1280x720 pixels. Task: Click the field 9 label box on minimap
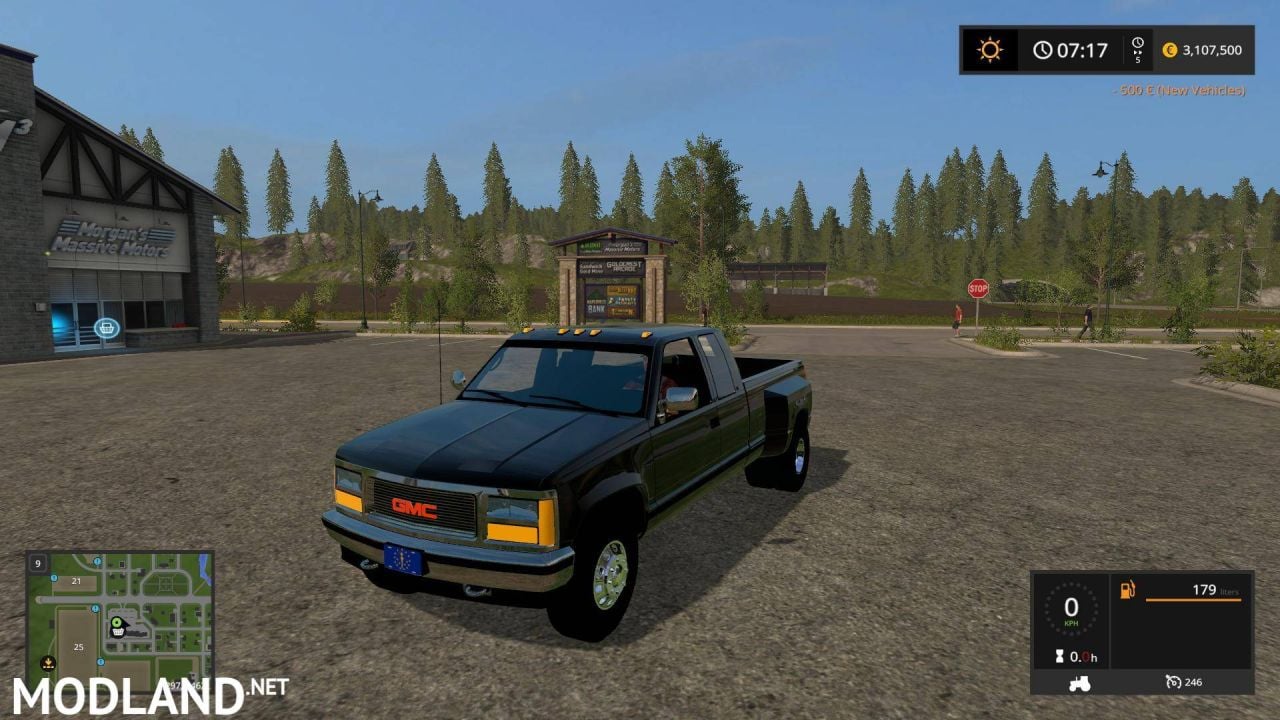38,564
